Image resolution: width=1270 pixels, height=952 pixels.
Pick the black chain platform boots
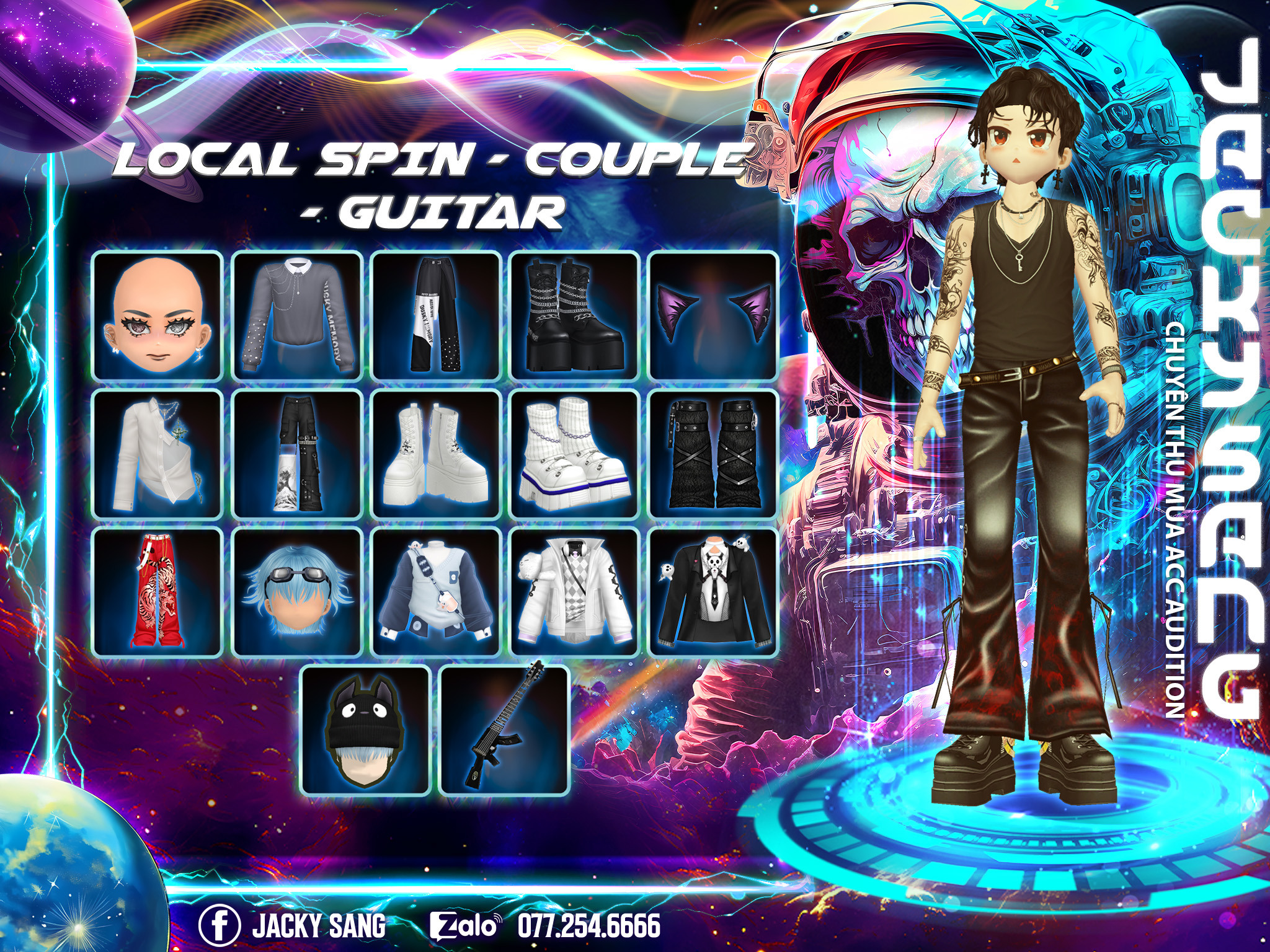575,315
